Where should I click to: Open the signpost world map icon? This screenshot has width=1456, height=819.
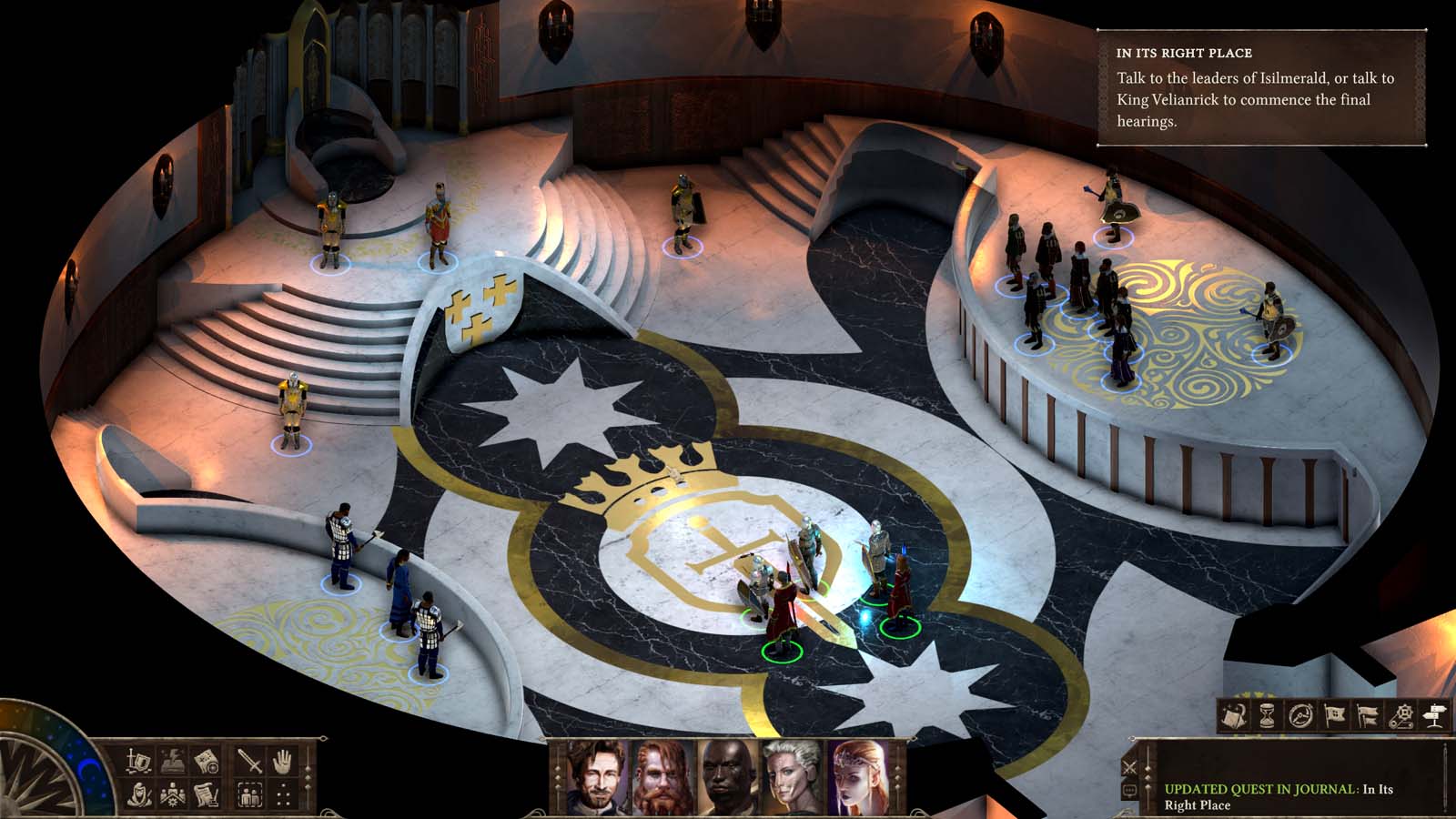(1434, 715)
